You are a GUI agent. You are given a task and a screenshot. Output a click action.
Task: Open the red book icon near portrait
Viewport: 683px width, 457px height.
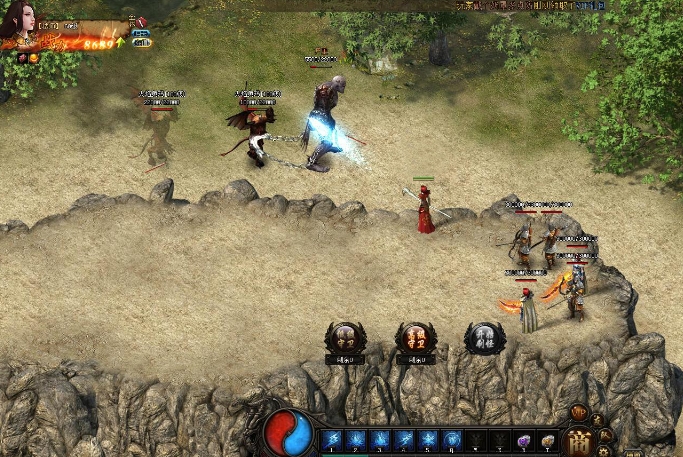click(140, 21)
